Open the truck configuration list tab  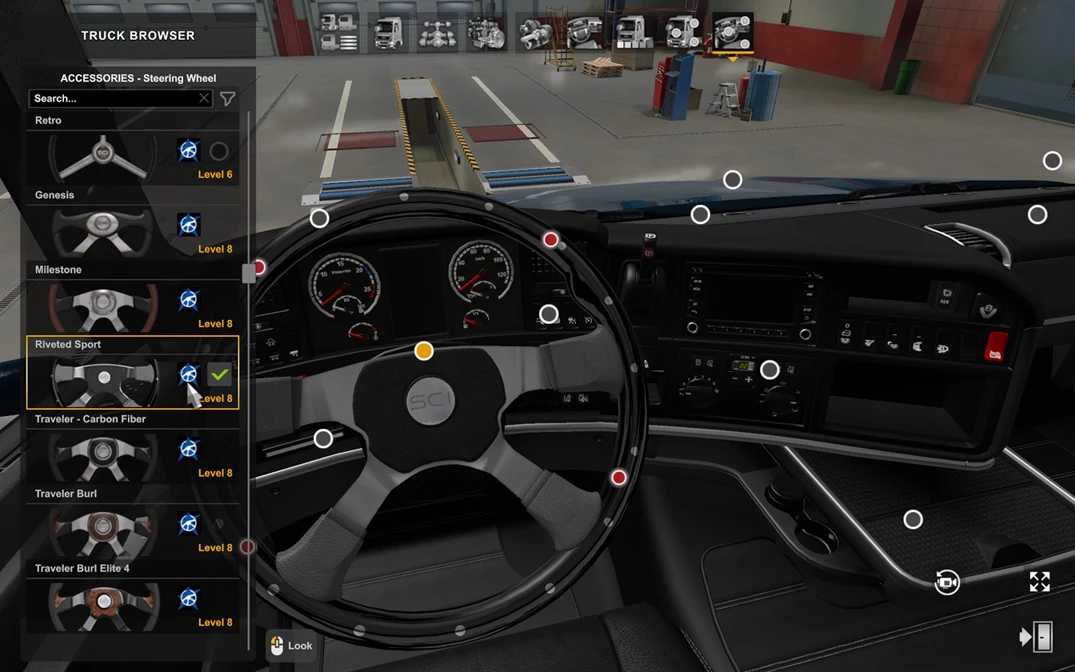[x=338, y=32]
